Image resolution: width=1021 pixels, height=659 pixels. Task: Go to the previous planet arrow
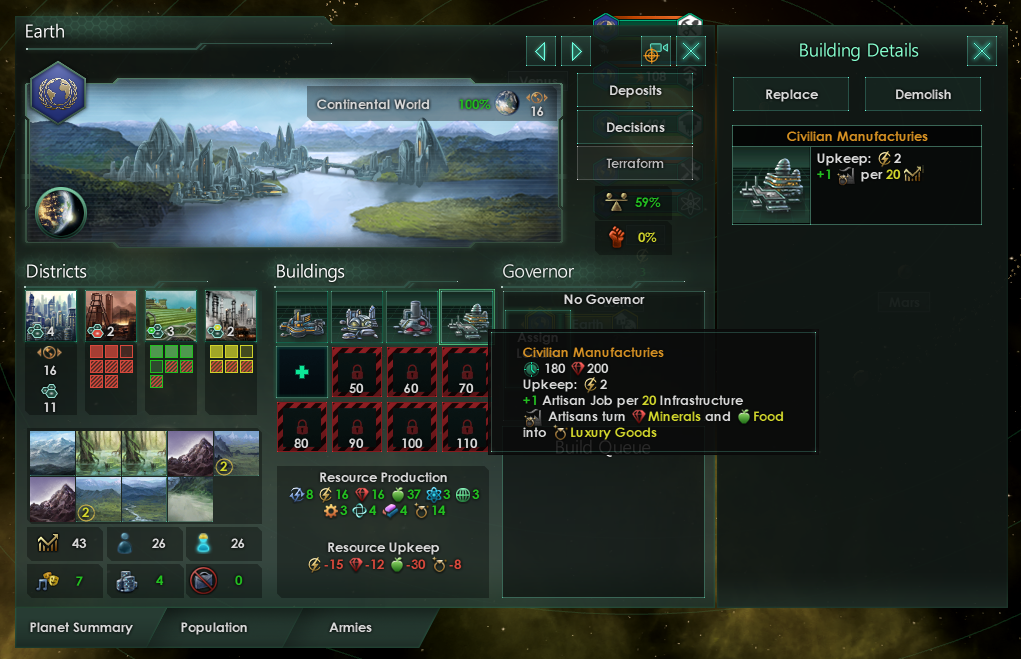click(x=540, y=51)
